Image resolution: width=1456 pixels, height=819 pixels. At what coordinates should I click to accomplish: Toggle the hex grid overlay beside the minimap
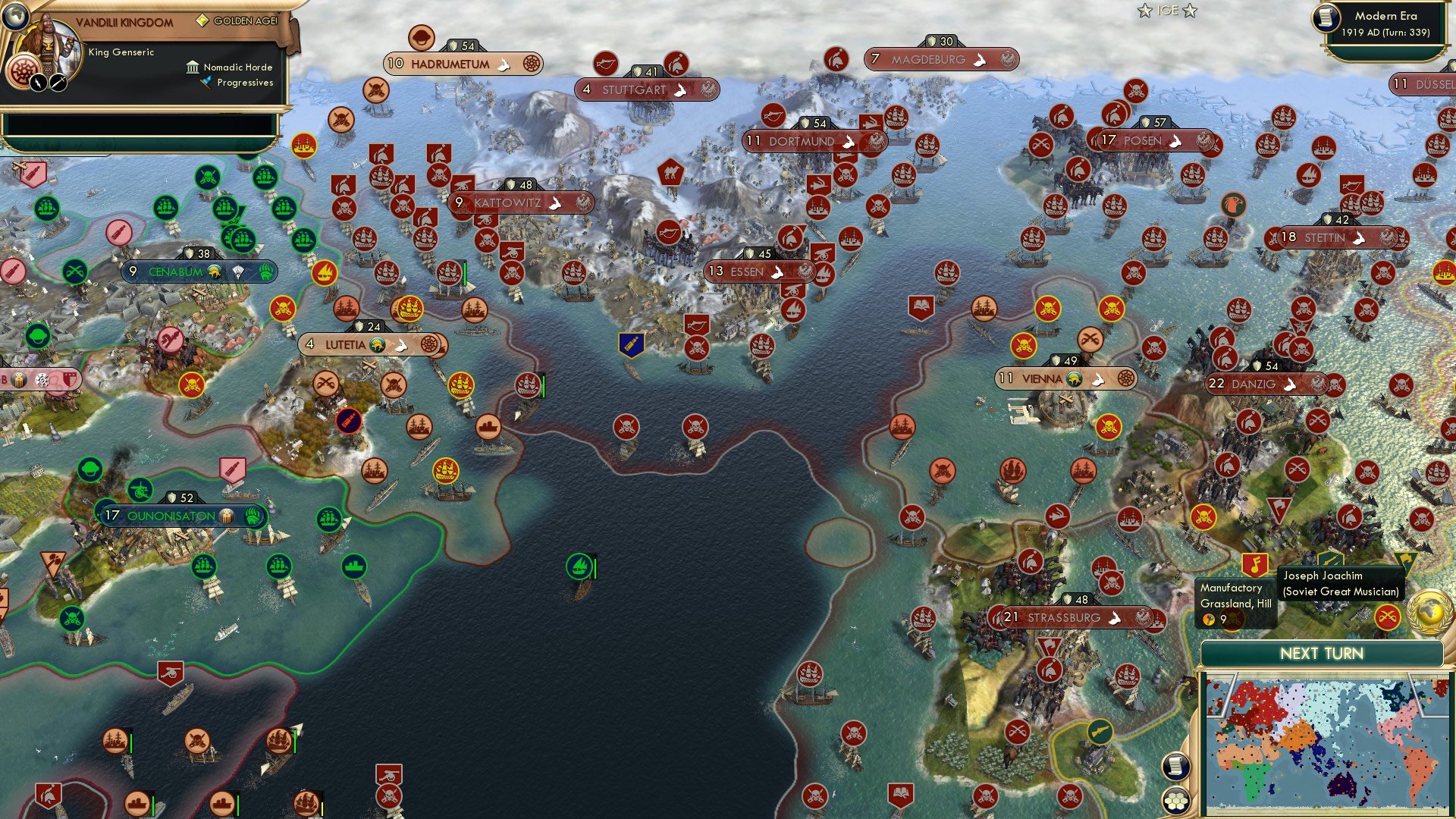[1177, 801]
